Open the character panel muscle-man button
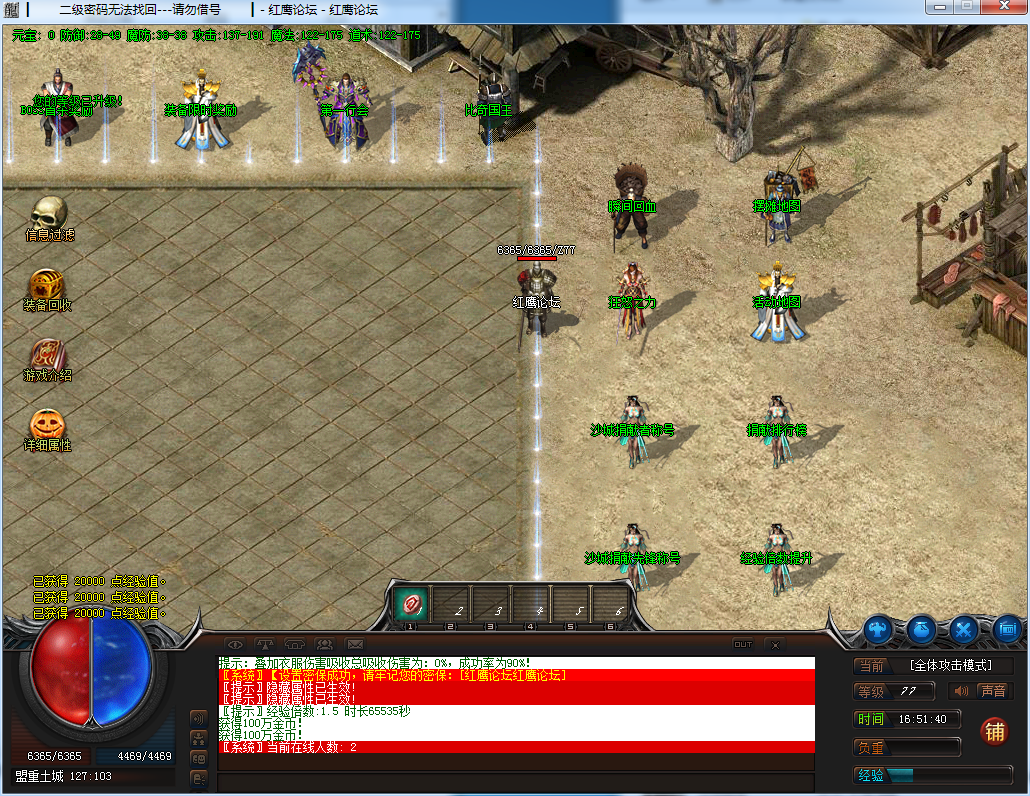The image size is (1030, 796). (879, 629)
